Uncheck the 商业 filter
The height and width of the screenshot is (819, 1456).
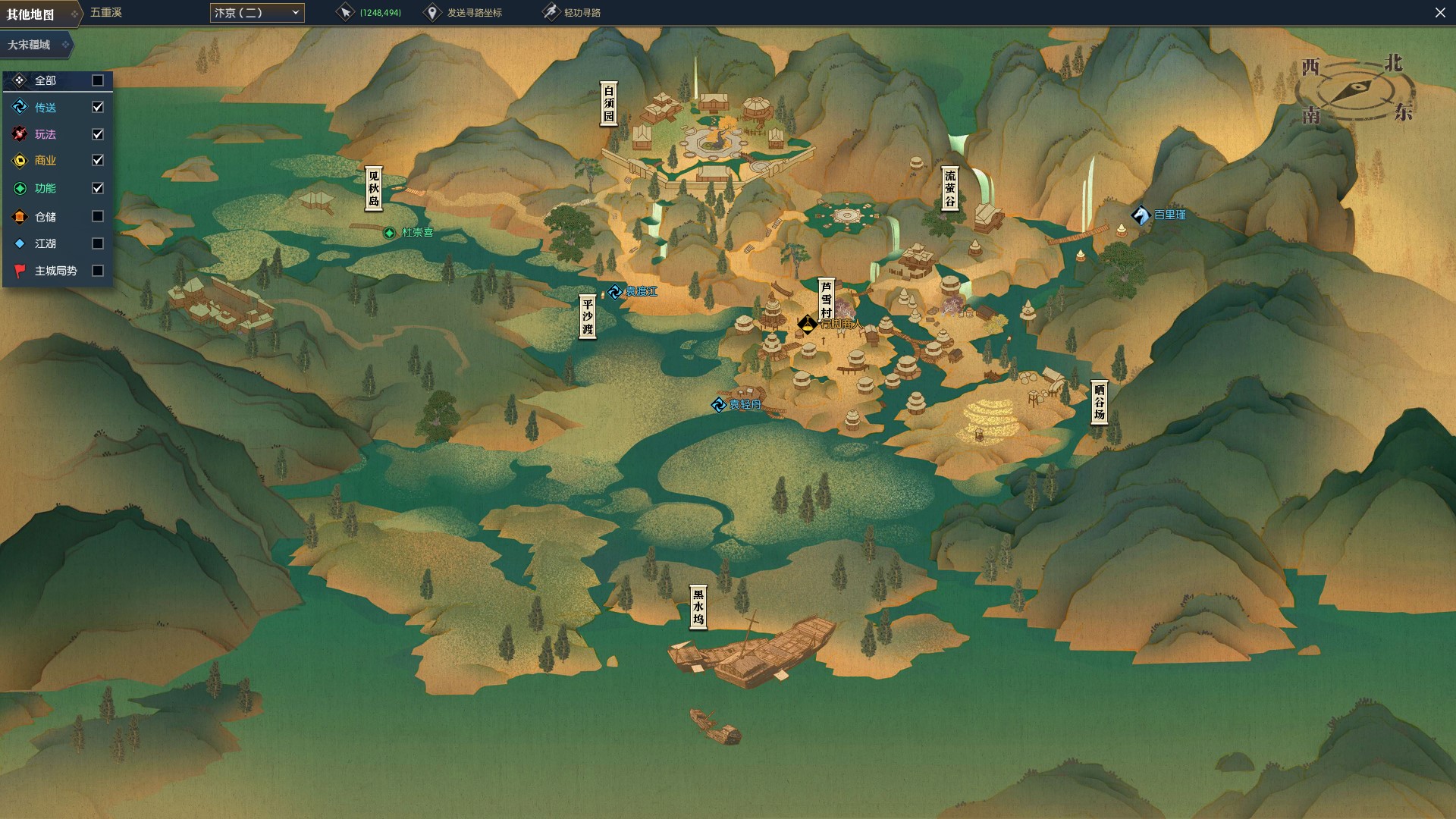98,161
